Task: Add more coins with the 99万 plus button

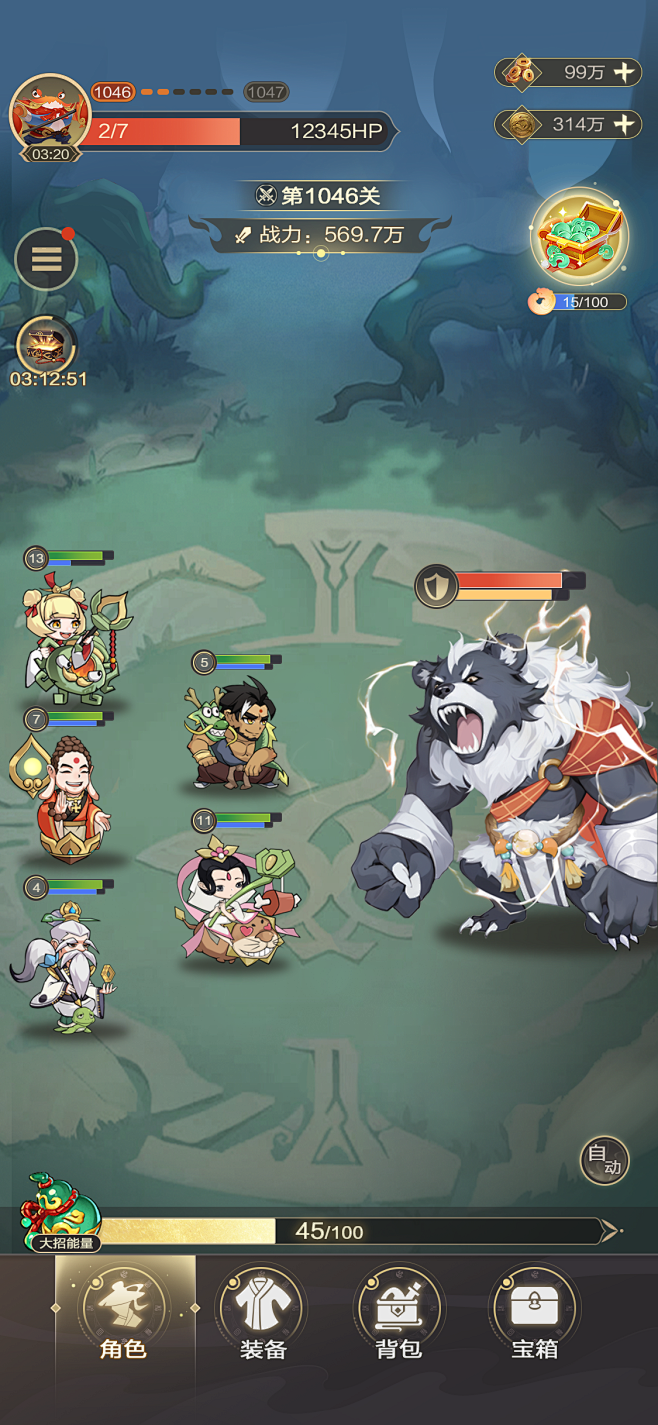Action: click(x=623, y=72)
